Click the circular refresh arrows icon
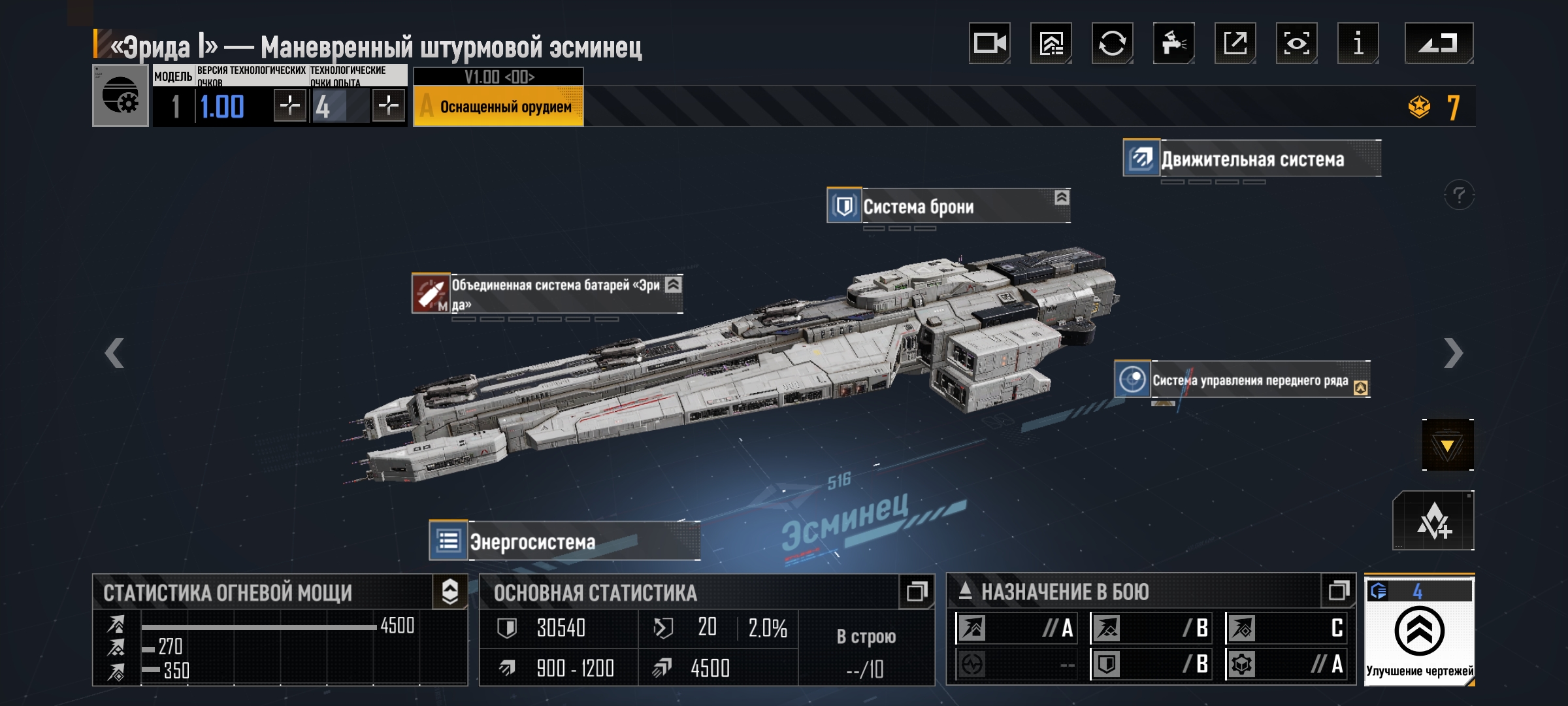This screenshot has width=1568, height=706. pos(1112,44)
